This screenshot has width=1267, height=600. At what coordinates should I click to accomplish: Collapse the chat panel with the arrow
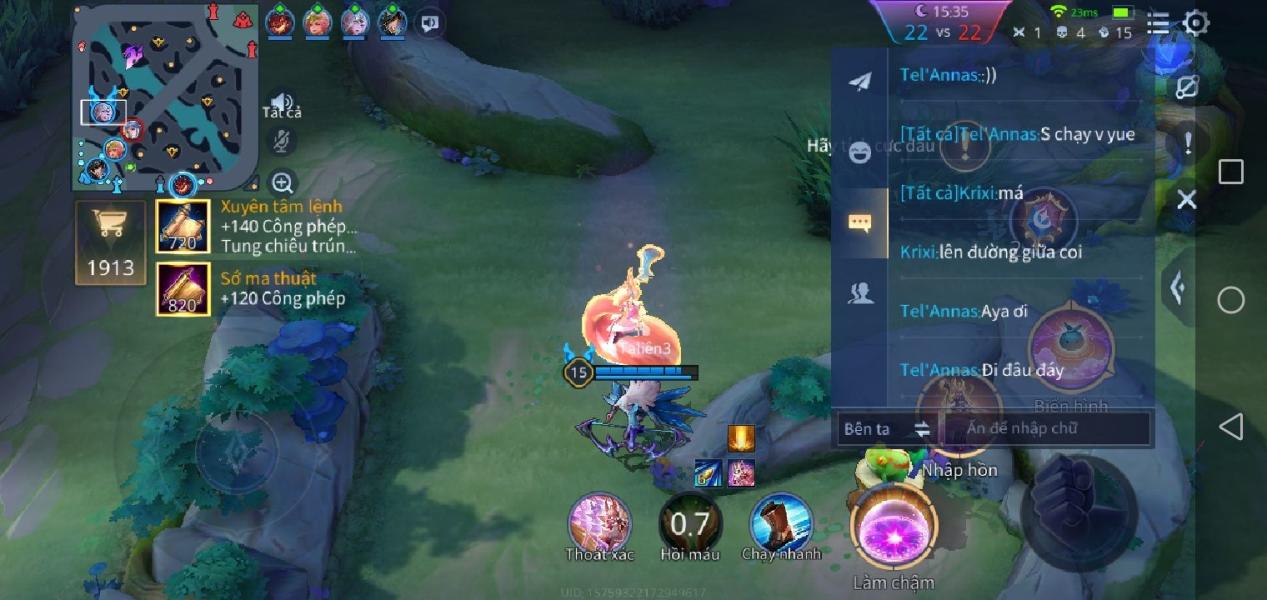1178,288
